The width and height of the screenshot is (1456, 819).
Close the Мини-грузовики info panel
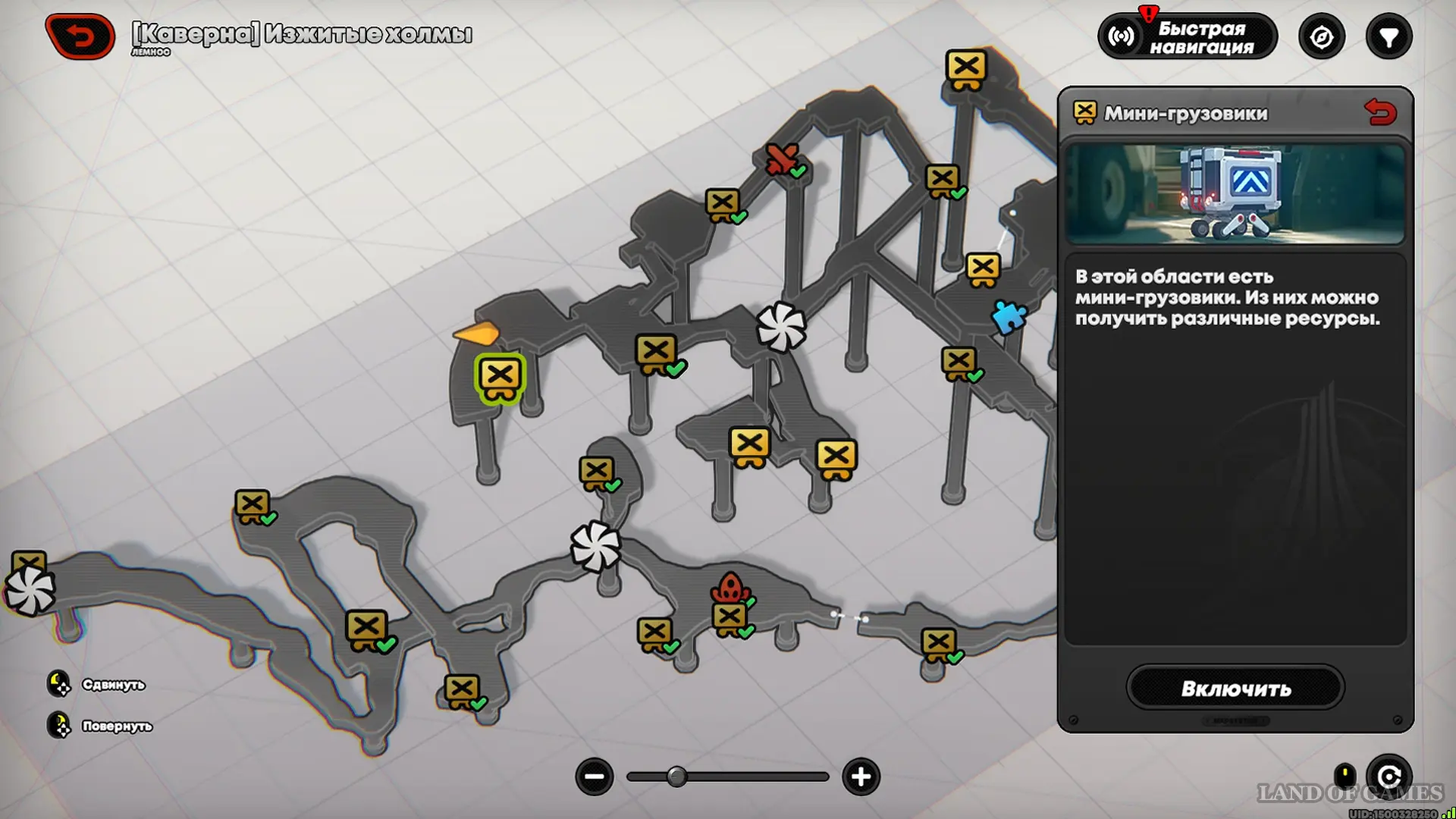[1380, 113]
